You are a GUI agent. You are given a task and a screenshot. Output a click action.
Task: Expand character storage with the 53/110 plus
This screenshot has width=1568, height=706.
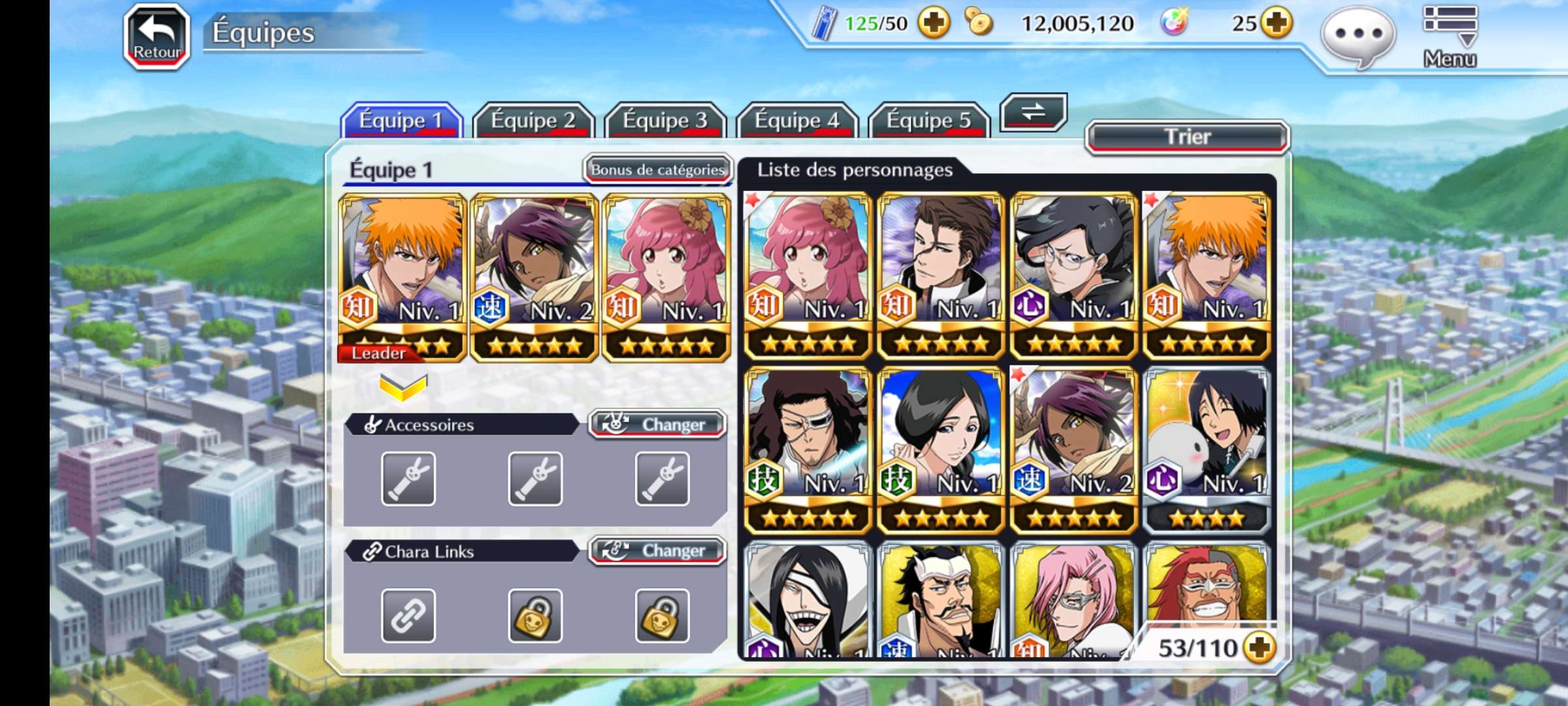1259,647
